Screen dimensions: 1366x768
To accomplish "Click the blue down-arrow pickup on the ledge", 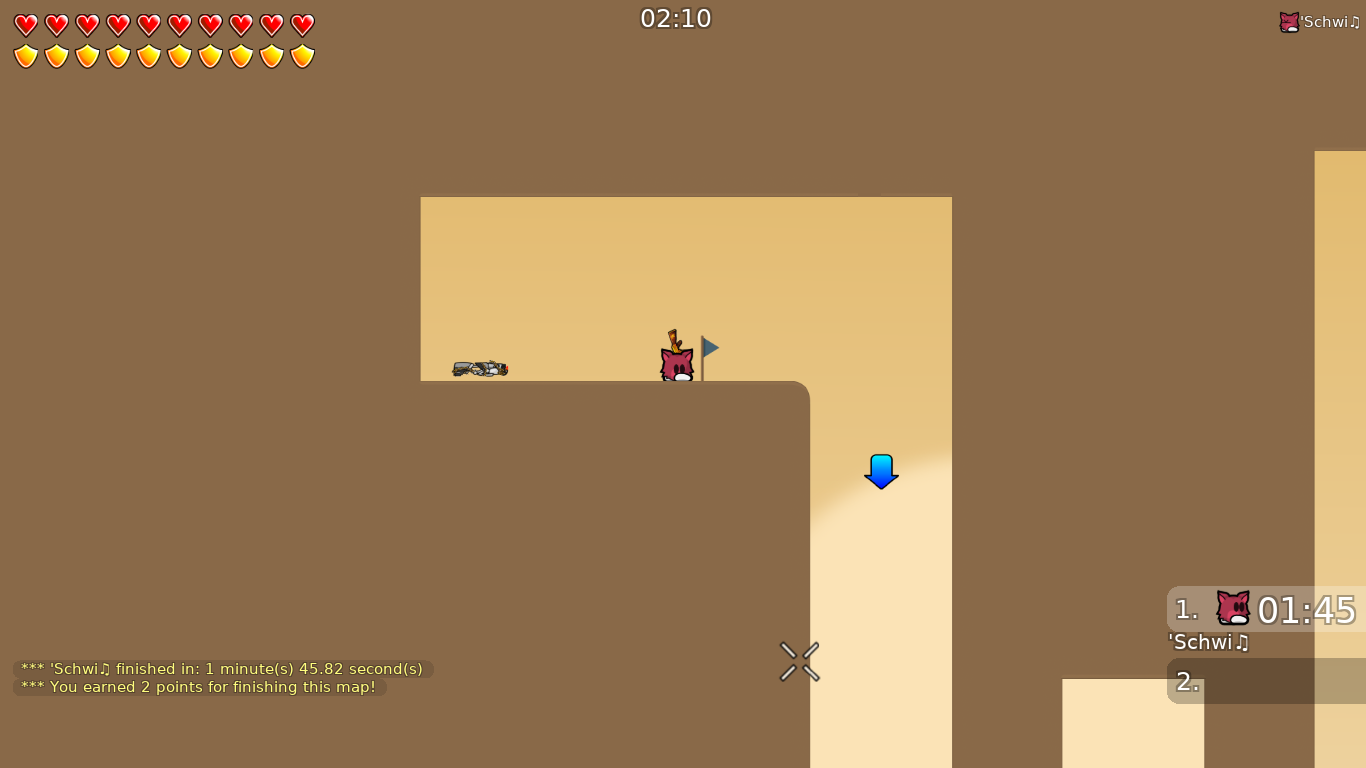I will tap(880, 471).
